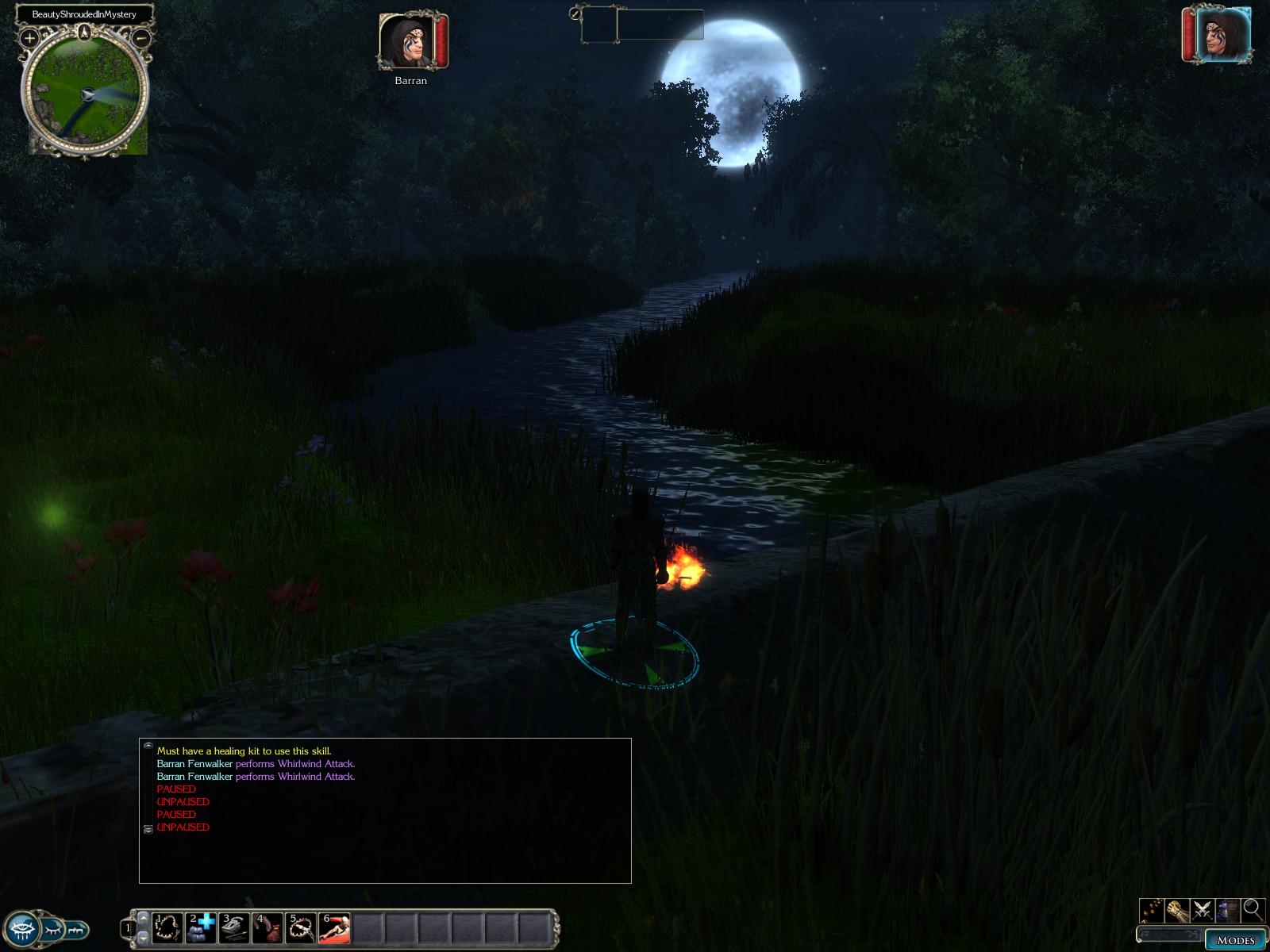Zoom in the minimap with plus button
The height and width of the screenshot is (952, 1270).
tap(29, 37)
